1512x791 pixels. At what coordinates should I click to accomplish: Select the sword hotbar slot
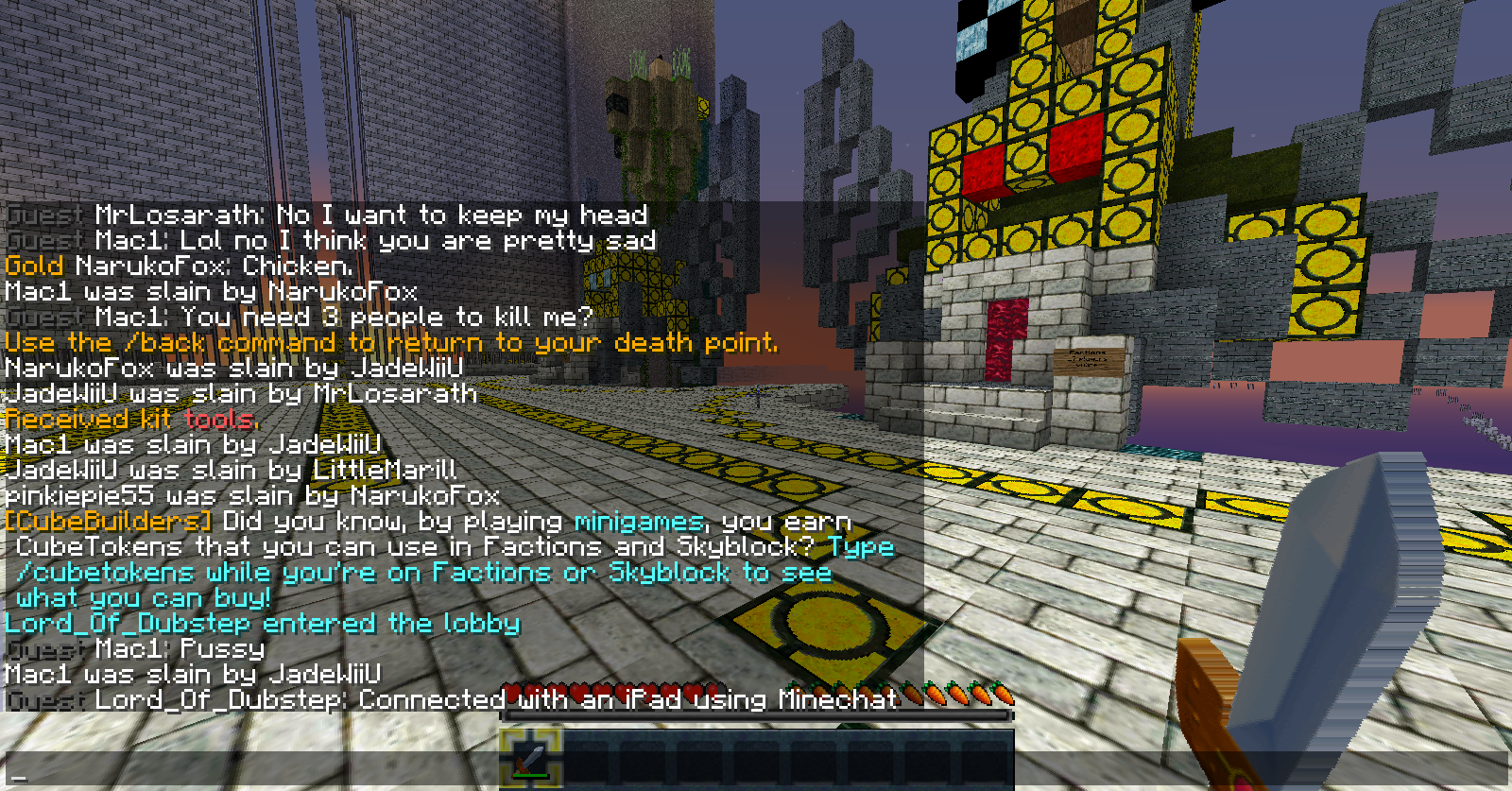(x=532, y=758)
